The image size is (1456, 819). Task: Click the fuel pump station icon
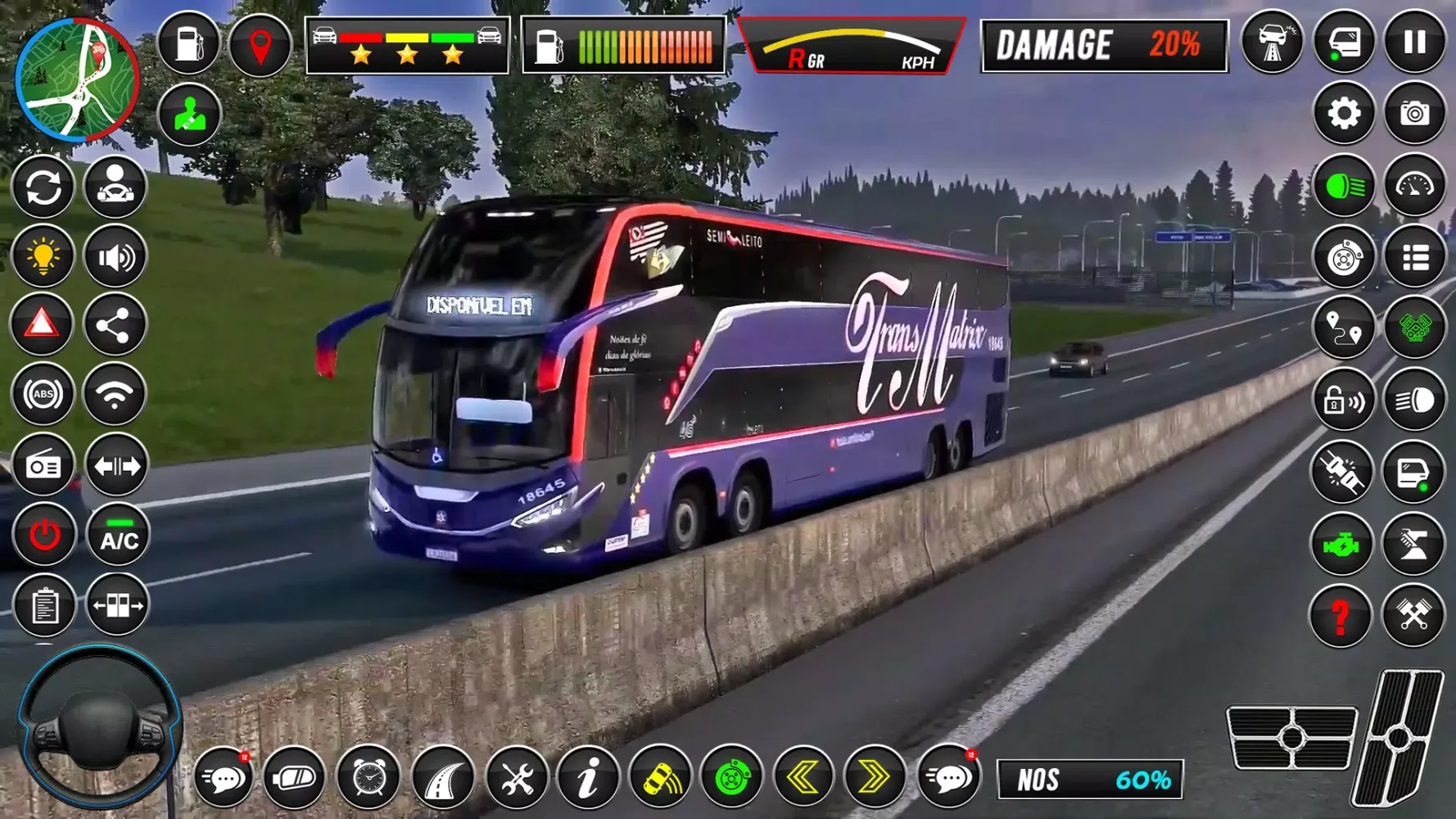click(189, 43)
